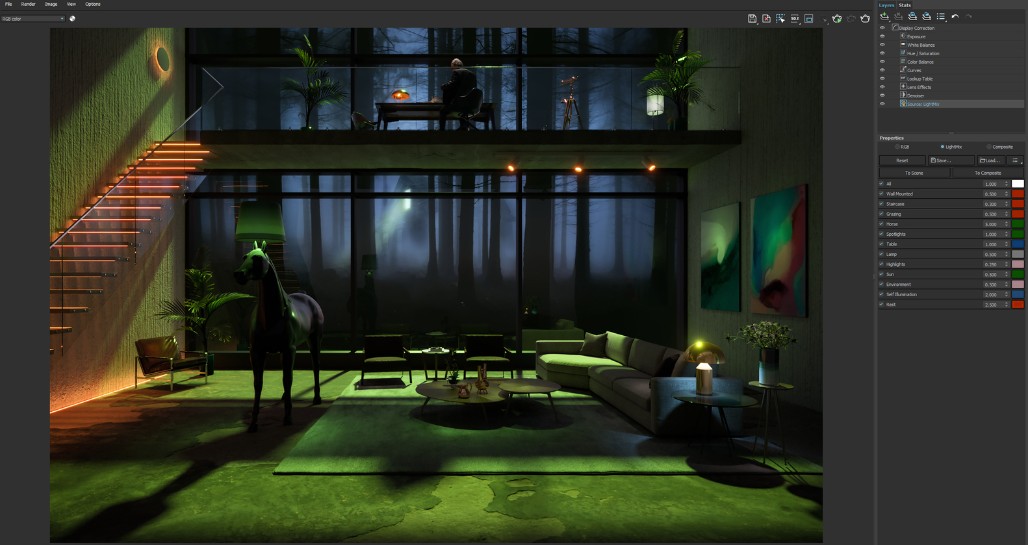Toggle visibility of the Denoiser layer
The image size is (1028, 545).
(882, 95)
